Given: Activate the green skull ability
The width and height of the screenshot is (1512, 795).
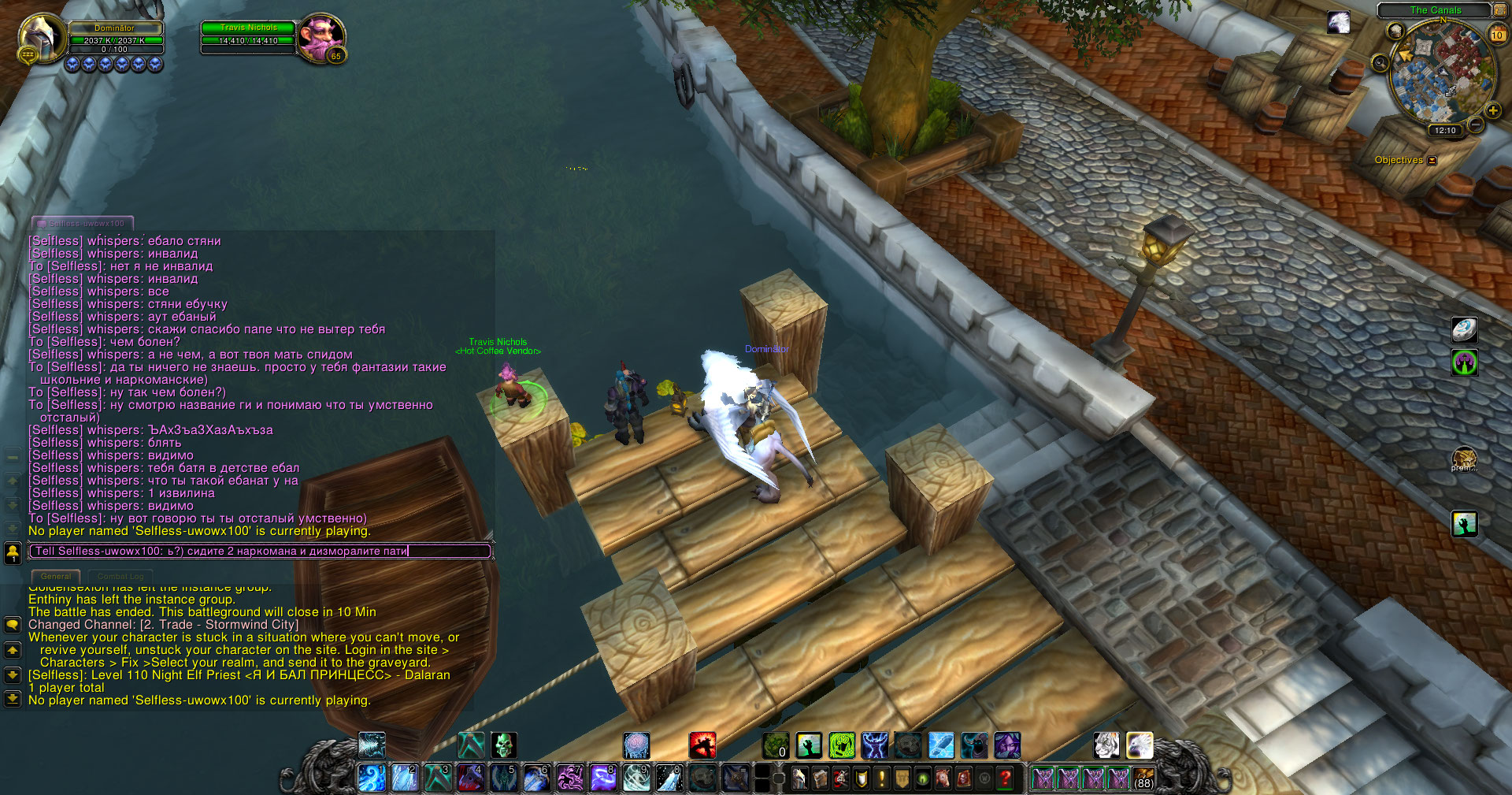Looking at the screenshot, I should click(x=504, y=745).
